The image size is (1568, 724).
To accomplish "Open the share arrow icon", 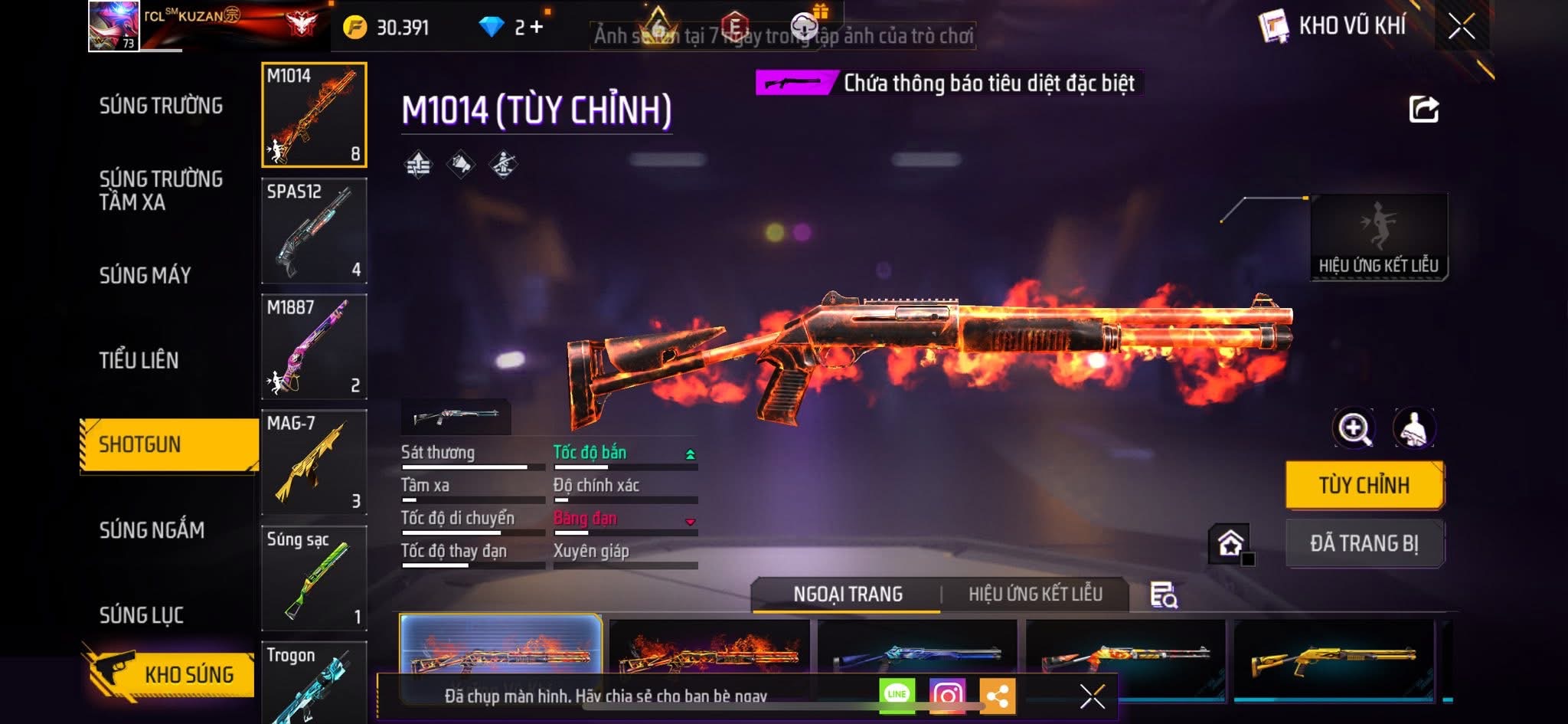I will pyautogui.click(x=1423, y=110).
